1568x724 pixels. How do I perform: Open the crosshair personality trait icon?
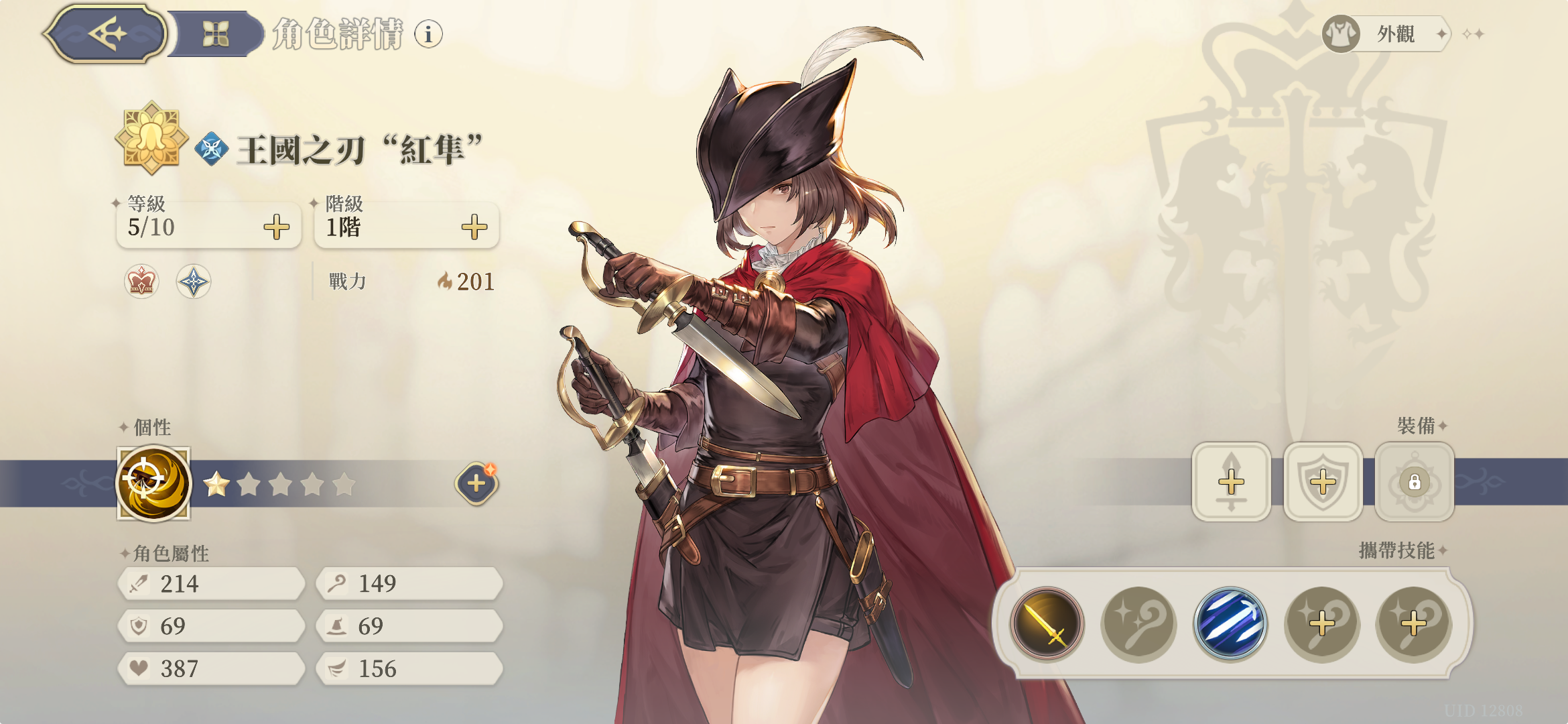pyautogui.click(x=153, y=483)
